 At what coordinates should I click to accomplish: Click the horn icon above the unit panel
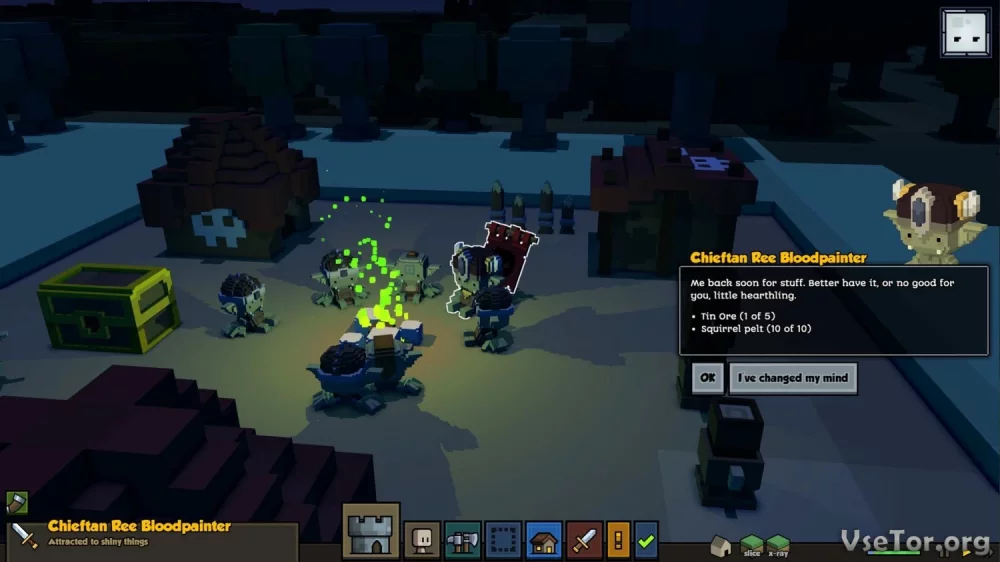(x=17, y=502)
